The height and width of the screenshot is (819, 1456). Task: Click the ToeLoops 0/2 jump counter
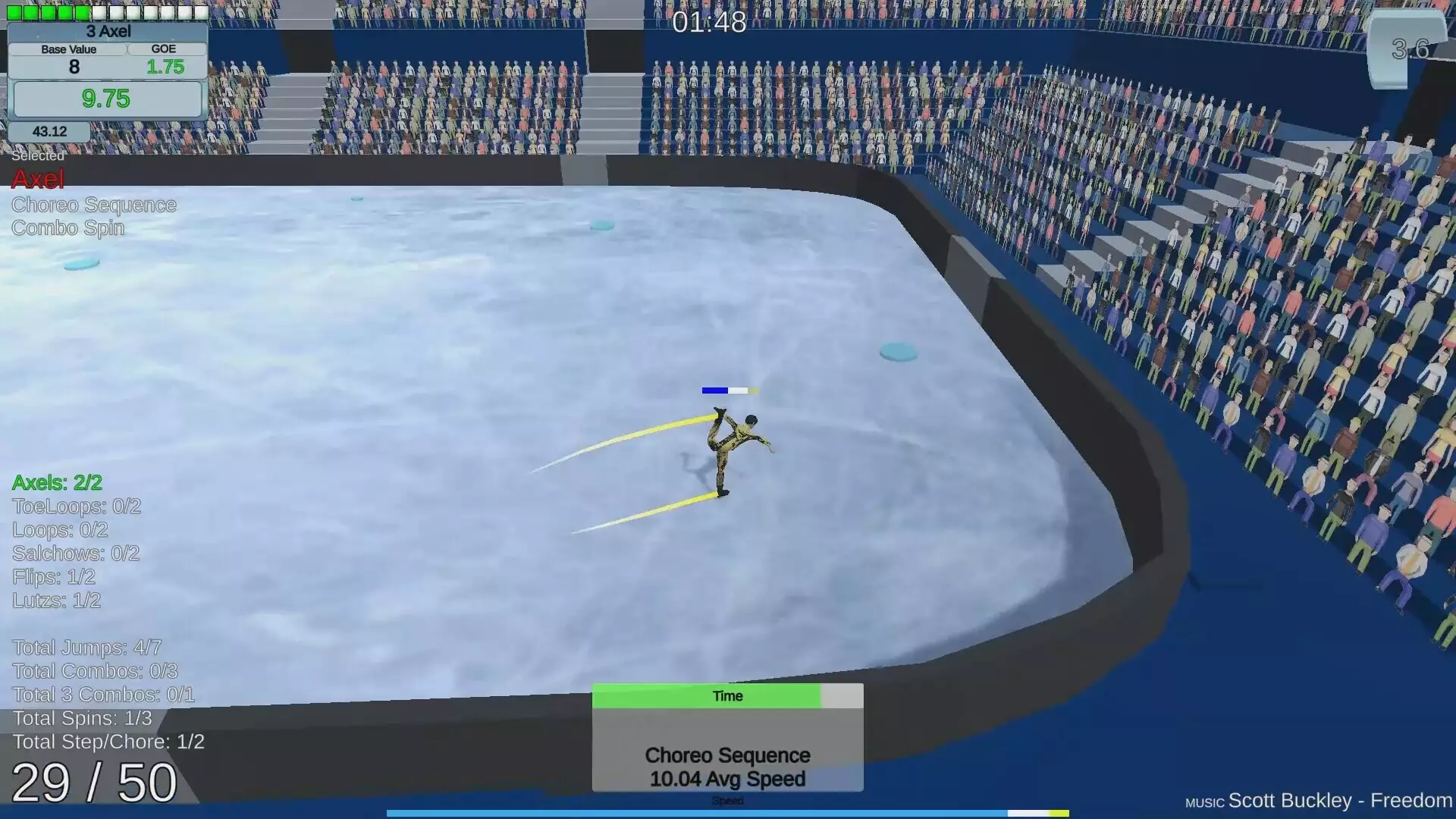(76, 506)
